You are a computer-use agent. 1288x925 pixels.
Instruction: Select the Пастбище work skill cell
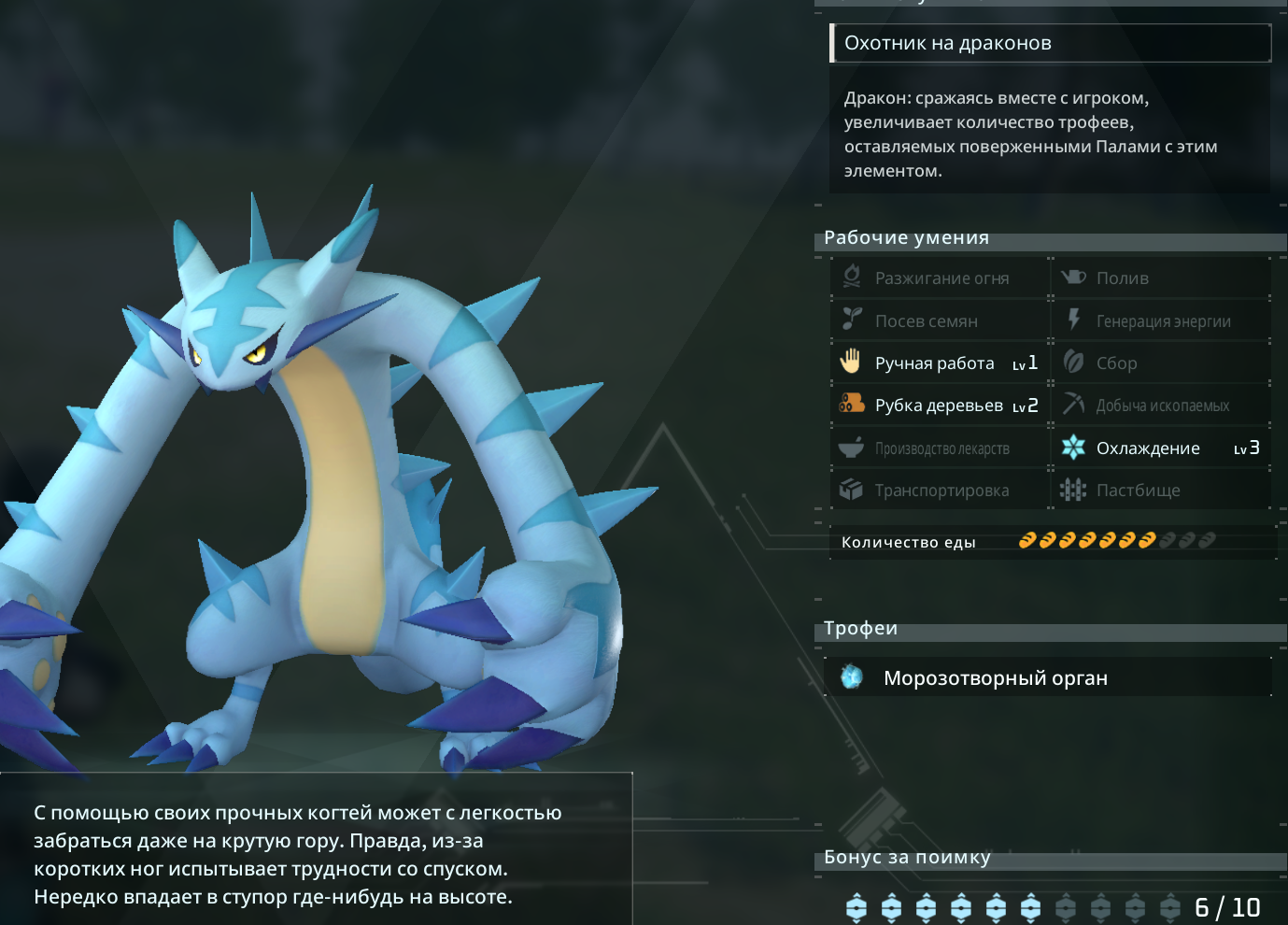pyautogui.click(x=1161, y=491)
